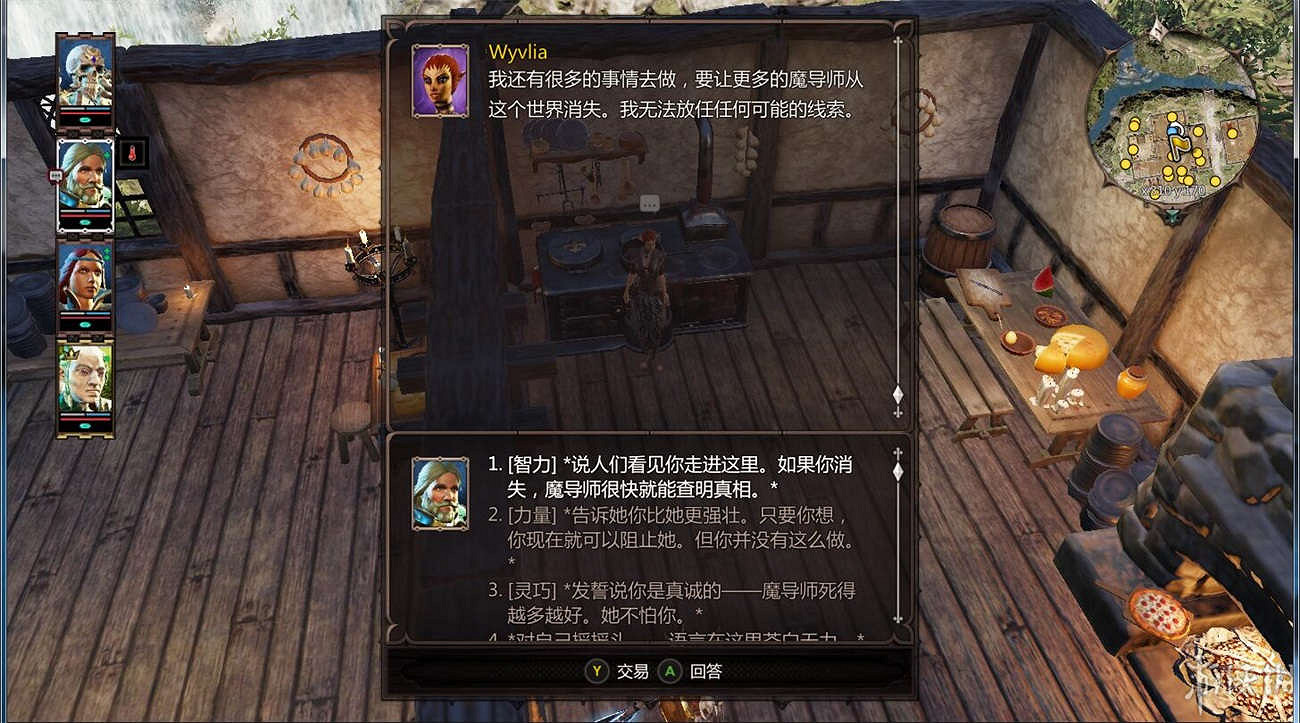
Task: Click the green Y controller button icon
Action: [599, 670]
